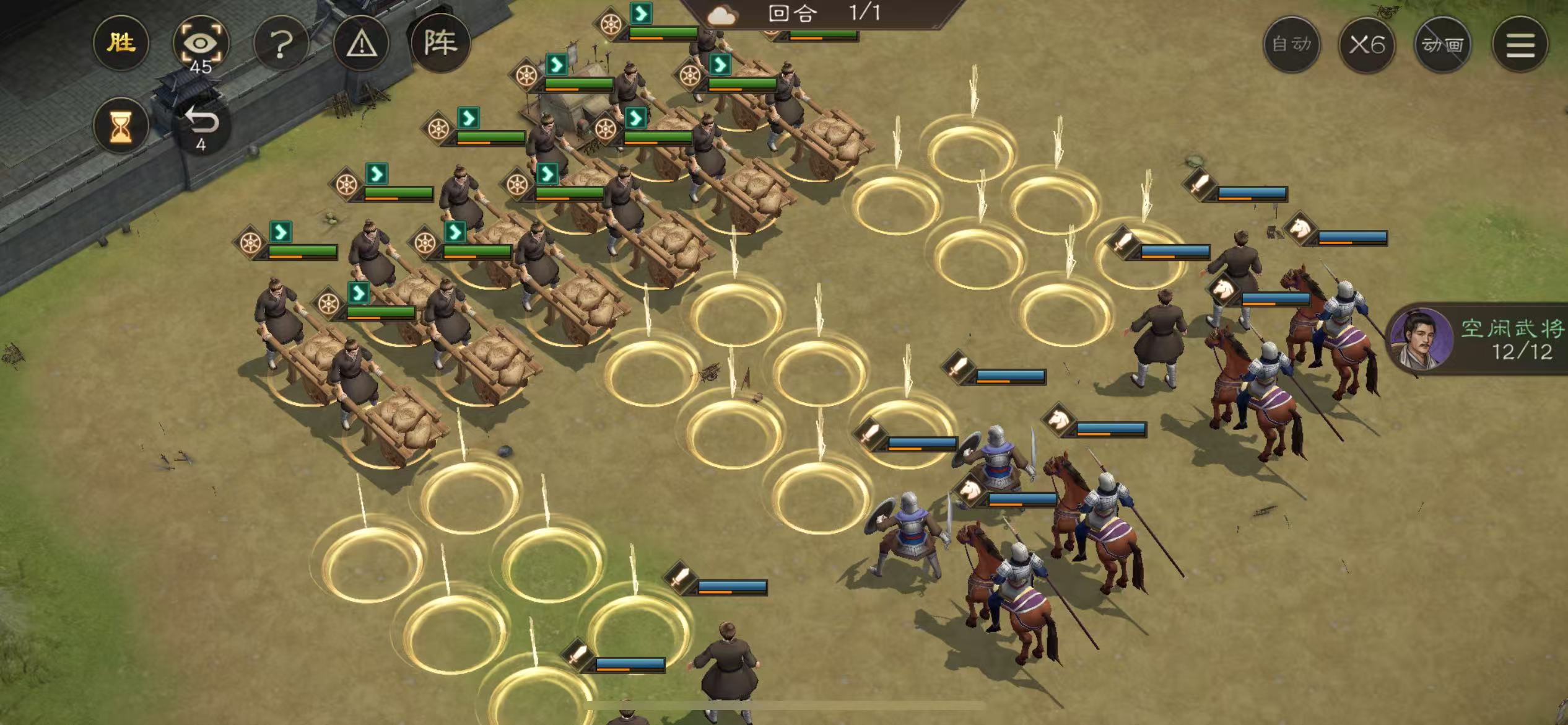Select the 空闲武将 idle generals panel
The image size is (1568, 725).
coord(1481,339)
